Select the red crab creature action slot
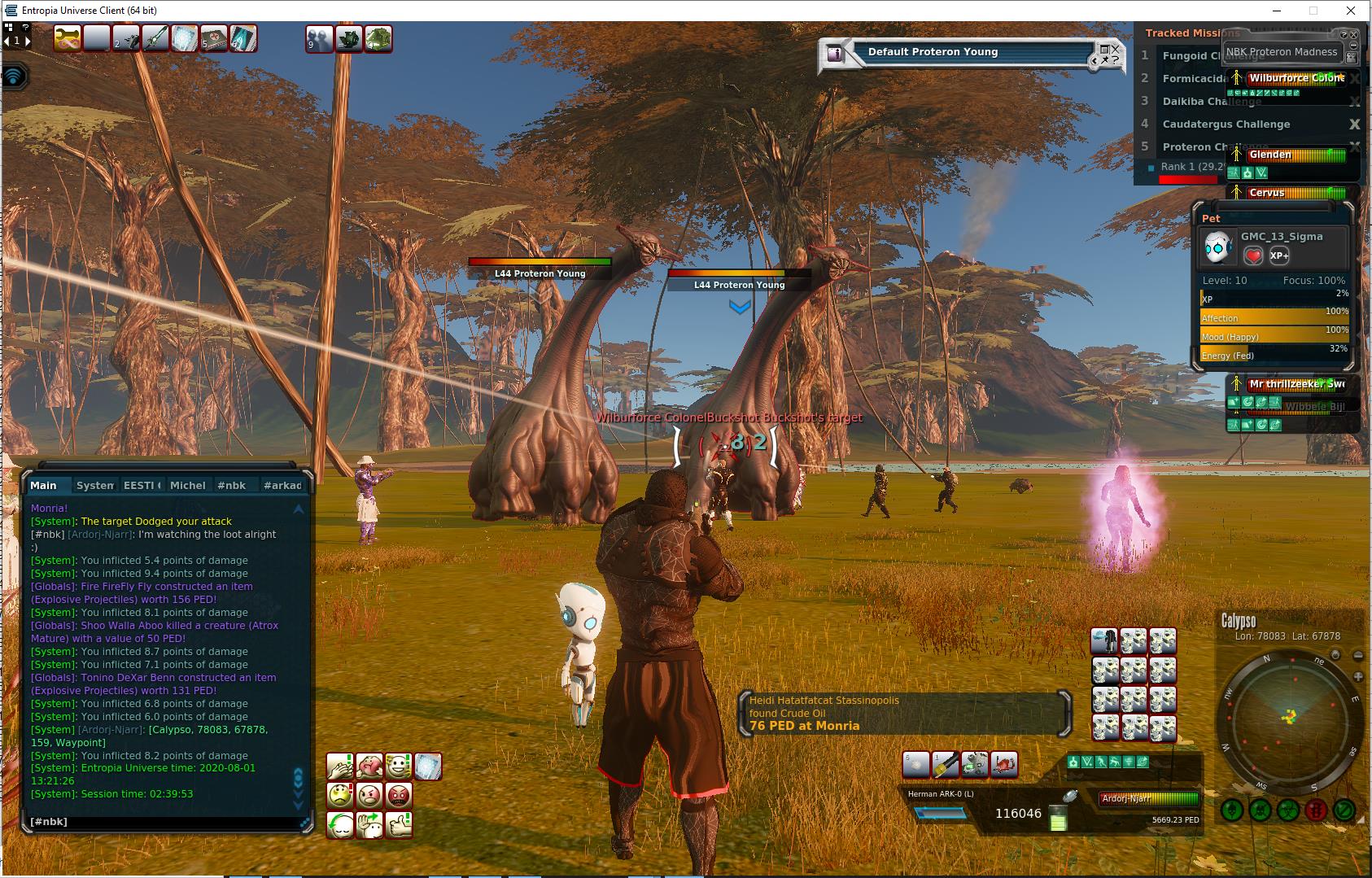This screenshot has height=878, width=1372. coord(1003,764)
